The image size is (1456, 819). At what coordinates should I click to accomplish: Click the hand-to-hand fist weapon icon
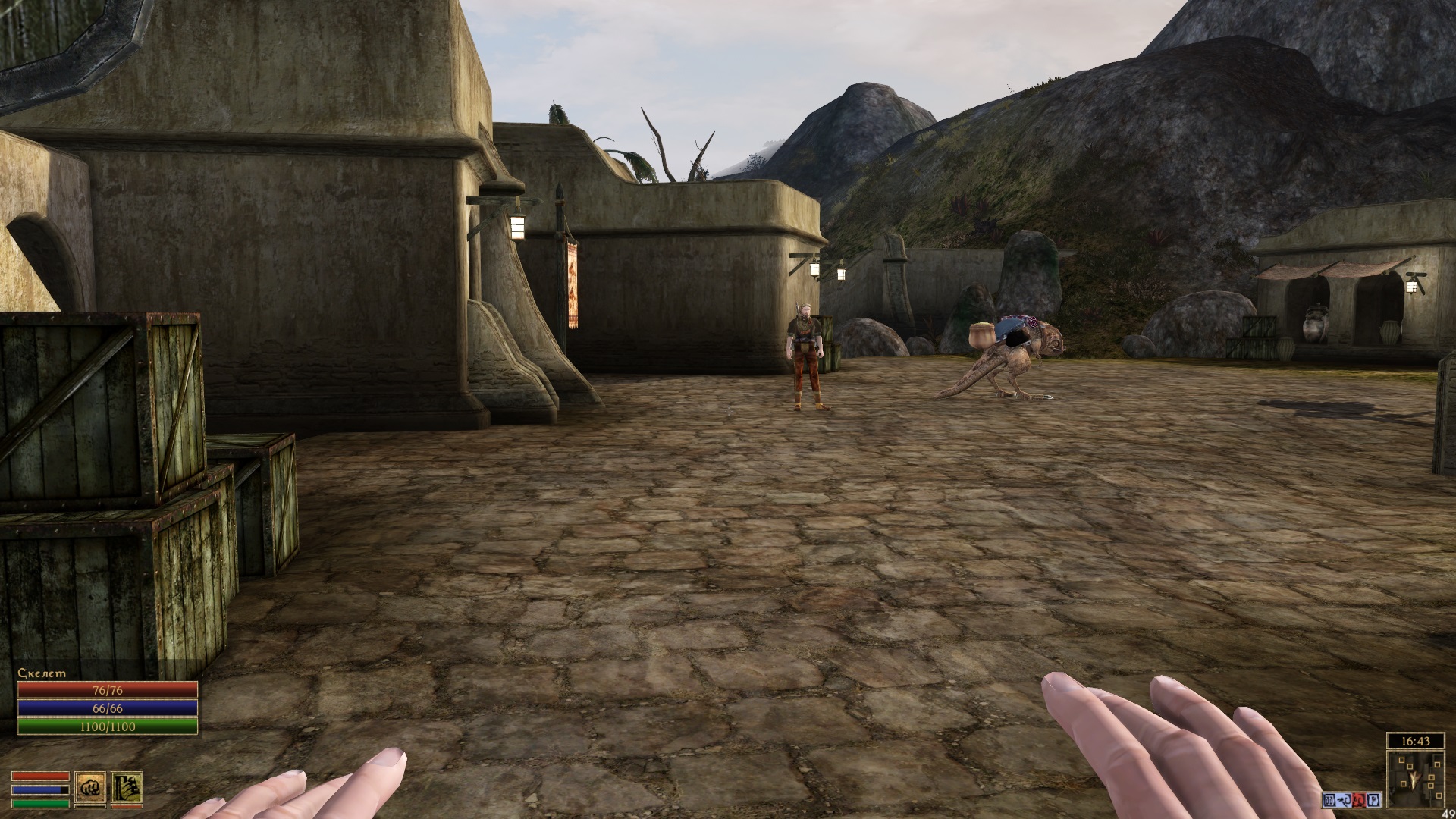(89, 789)
